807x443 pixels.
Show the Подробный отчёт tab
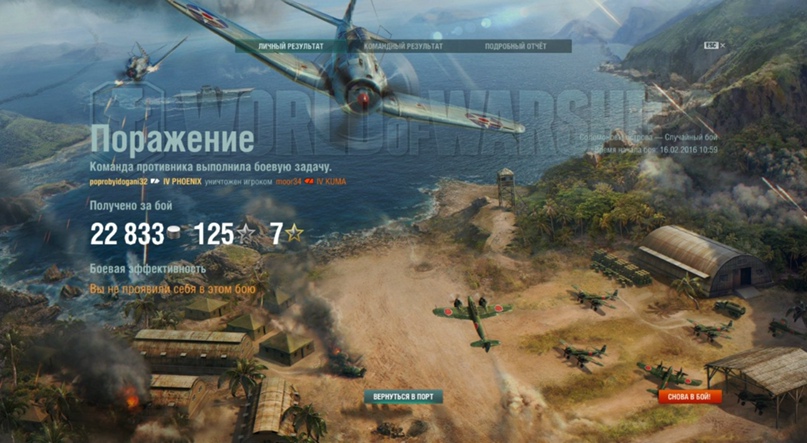(514, 46)
